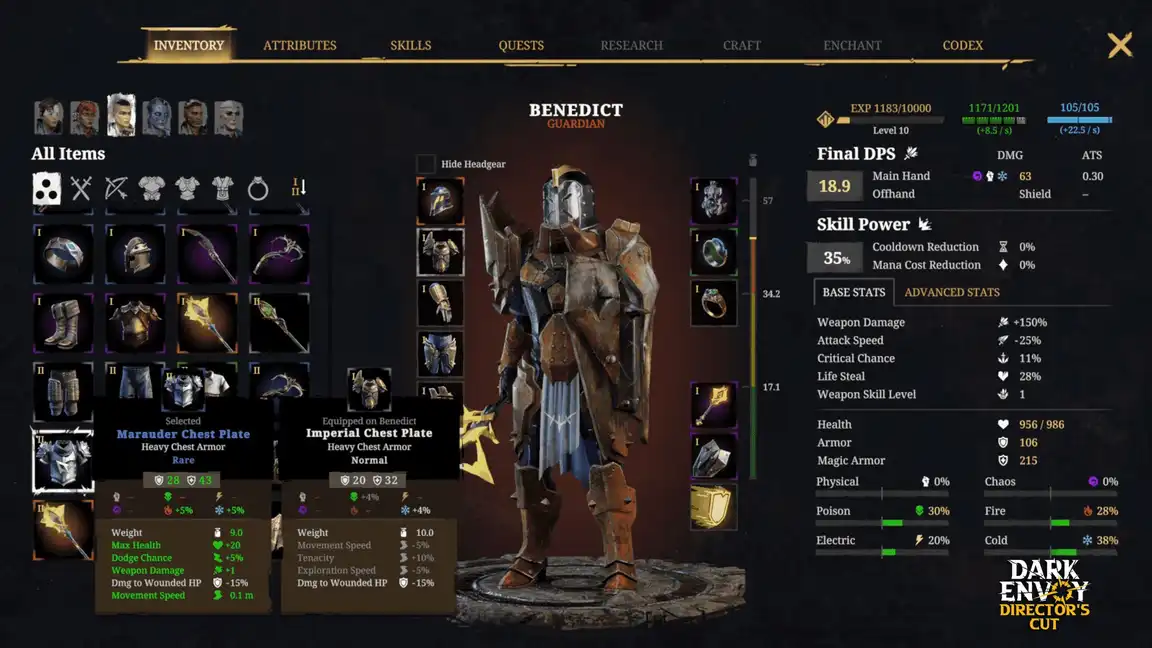
Task: Show the Advanced Stats tab
Action: point(951,292)
